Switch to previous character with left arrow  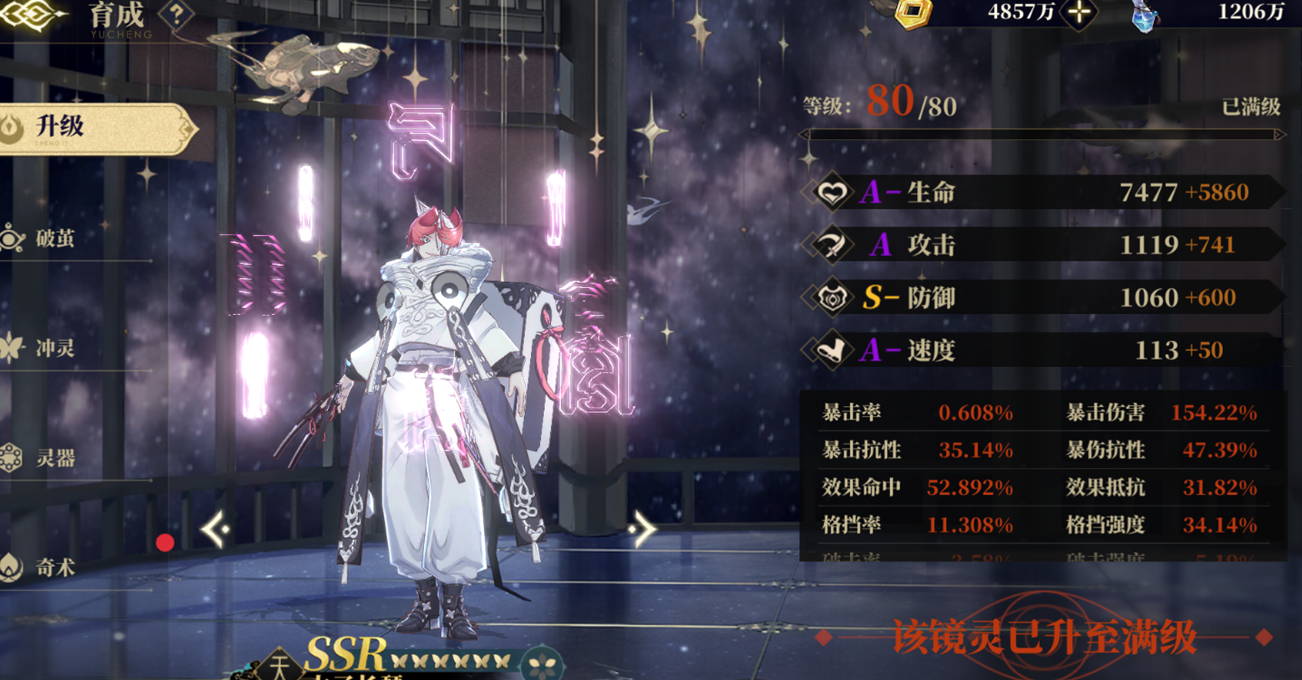(x=215, y=530)
